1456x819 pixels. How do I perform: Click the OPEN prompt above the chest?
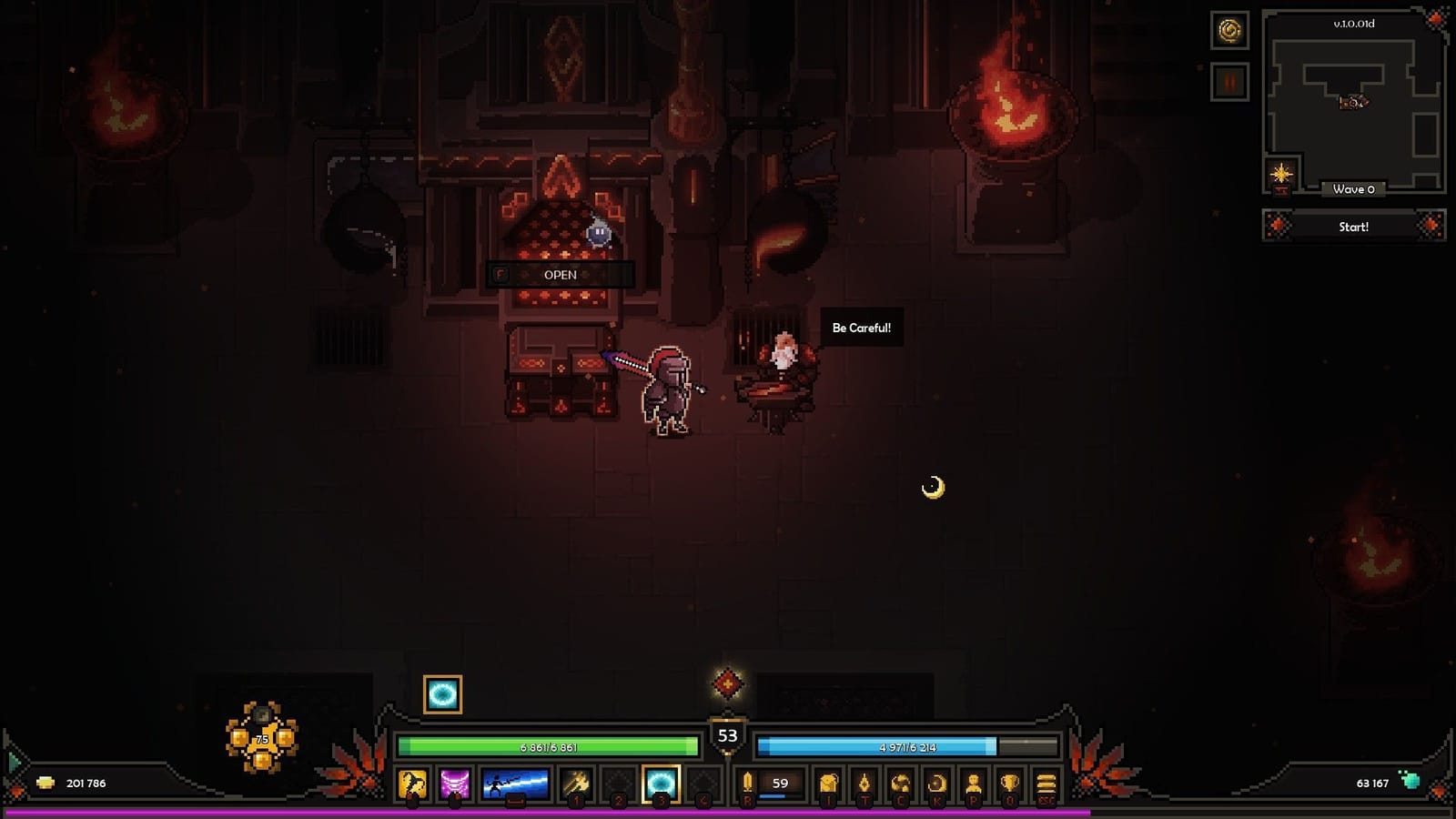[562, 274]
